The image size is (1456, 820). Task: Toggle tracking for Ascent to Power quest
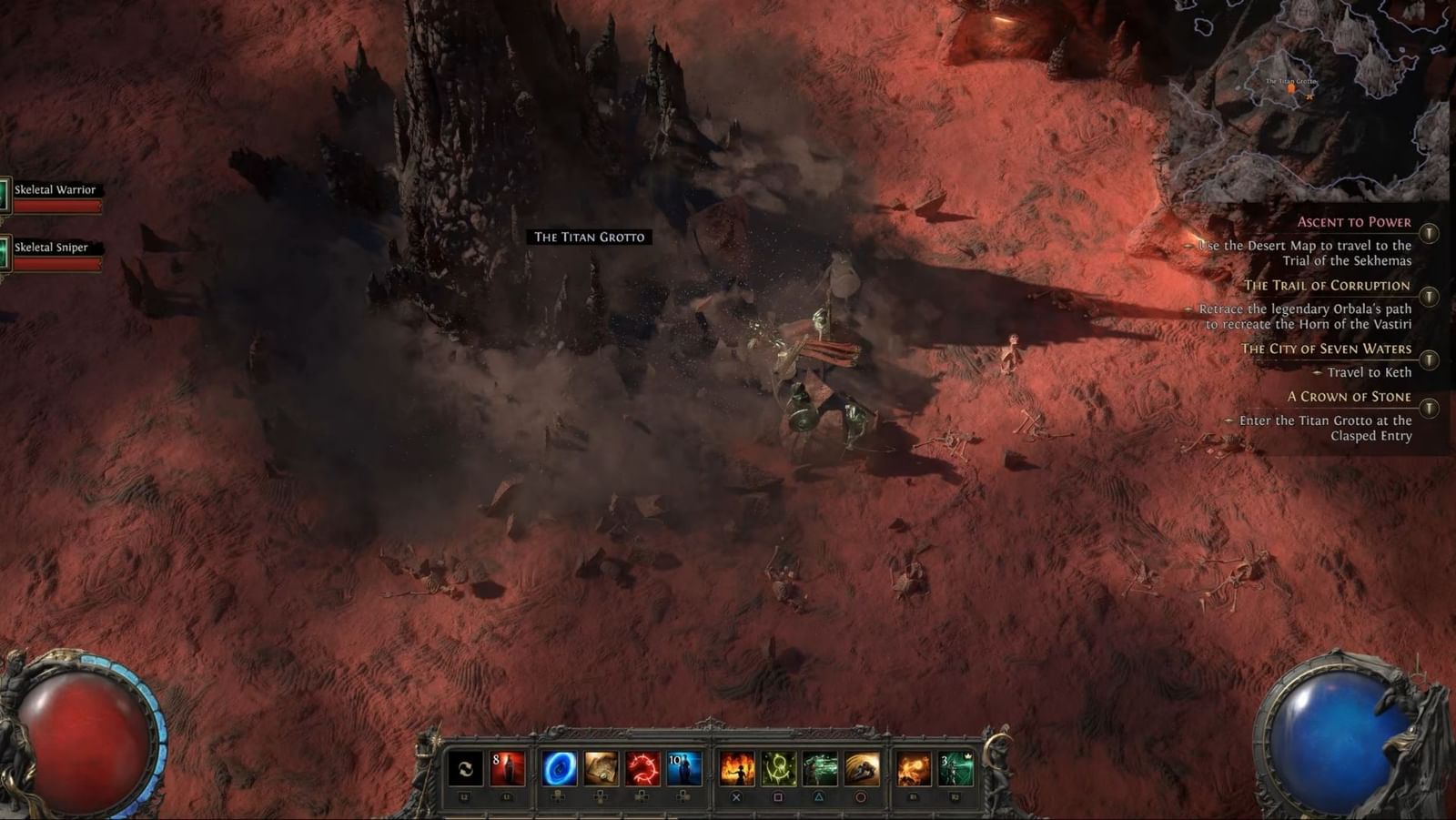coord(1428,233)
